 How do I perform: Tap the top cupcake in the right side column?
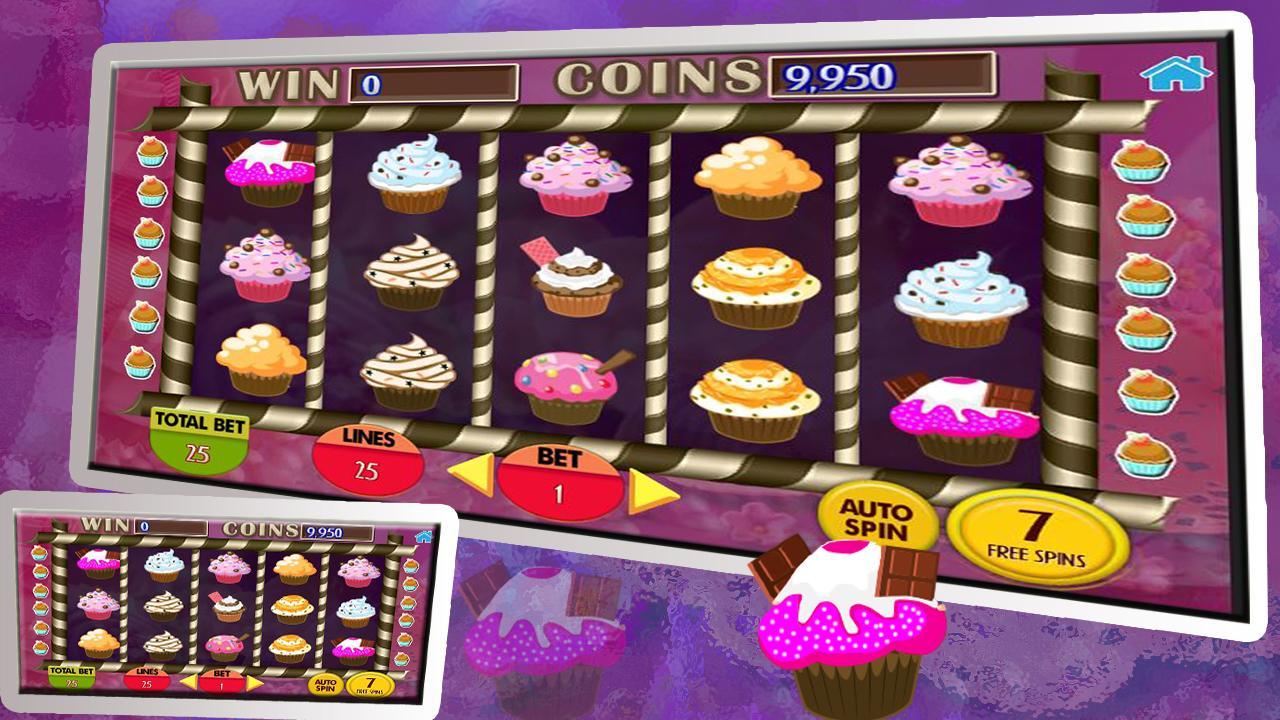[x=1140, y=160]
